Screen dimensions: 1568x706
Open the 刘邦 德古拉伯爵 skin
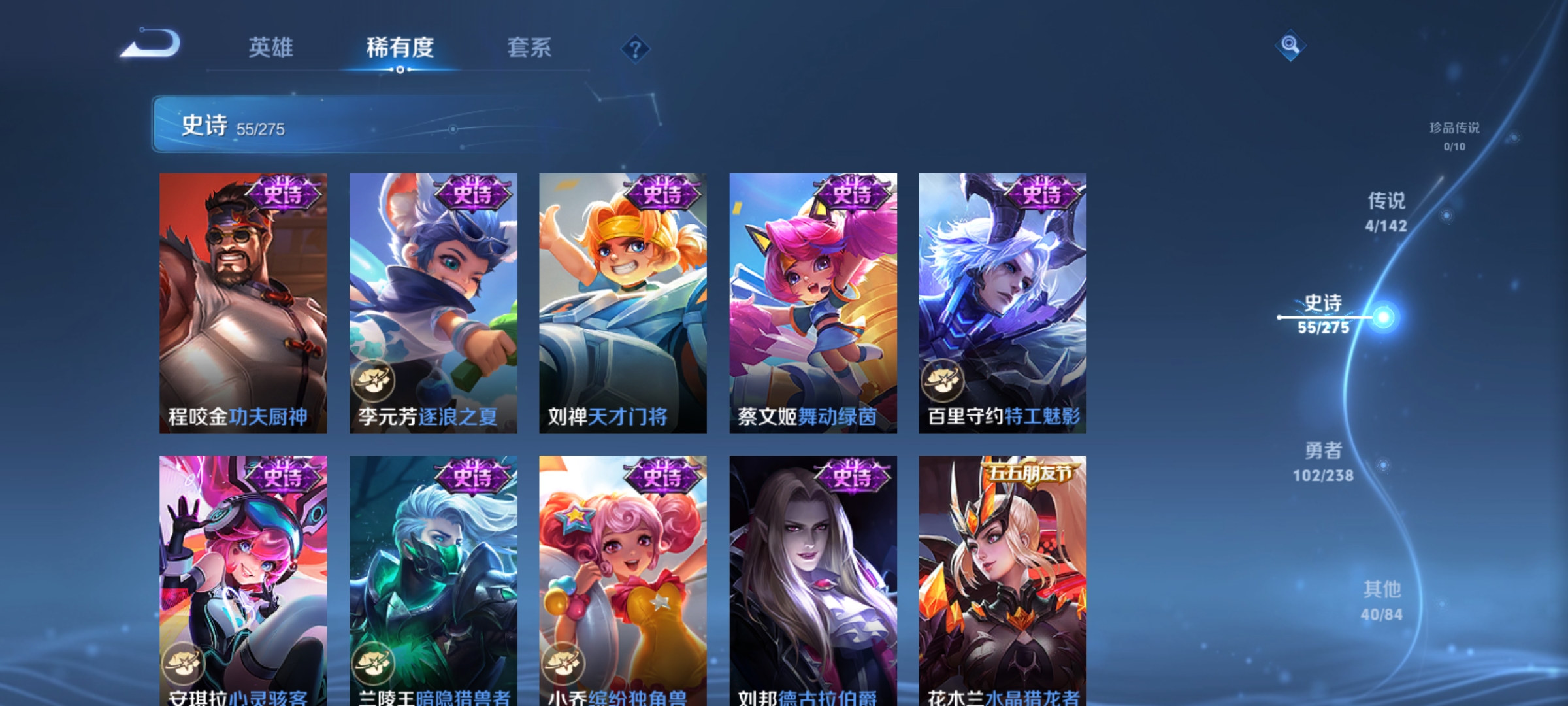(x=810, y=575)
